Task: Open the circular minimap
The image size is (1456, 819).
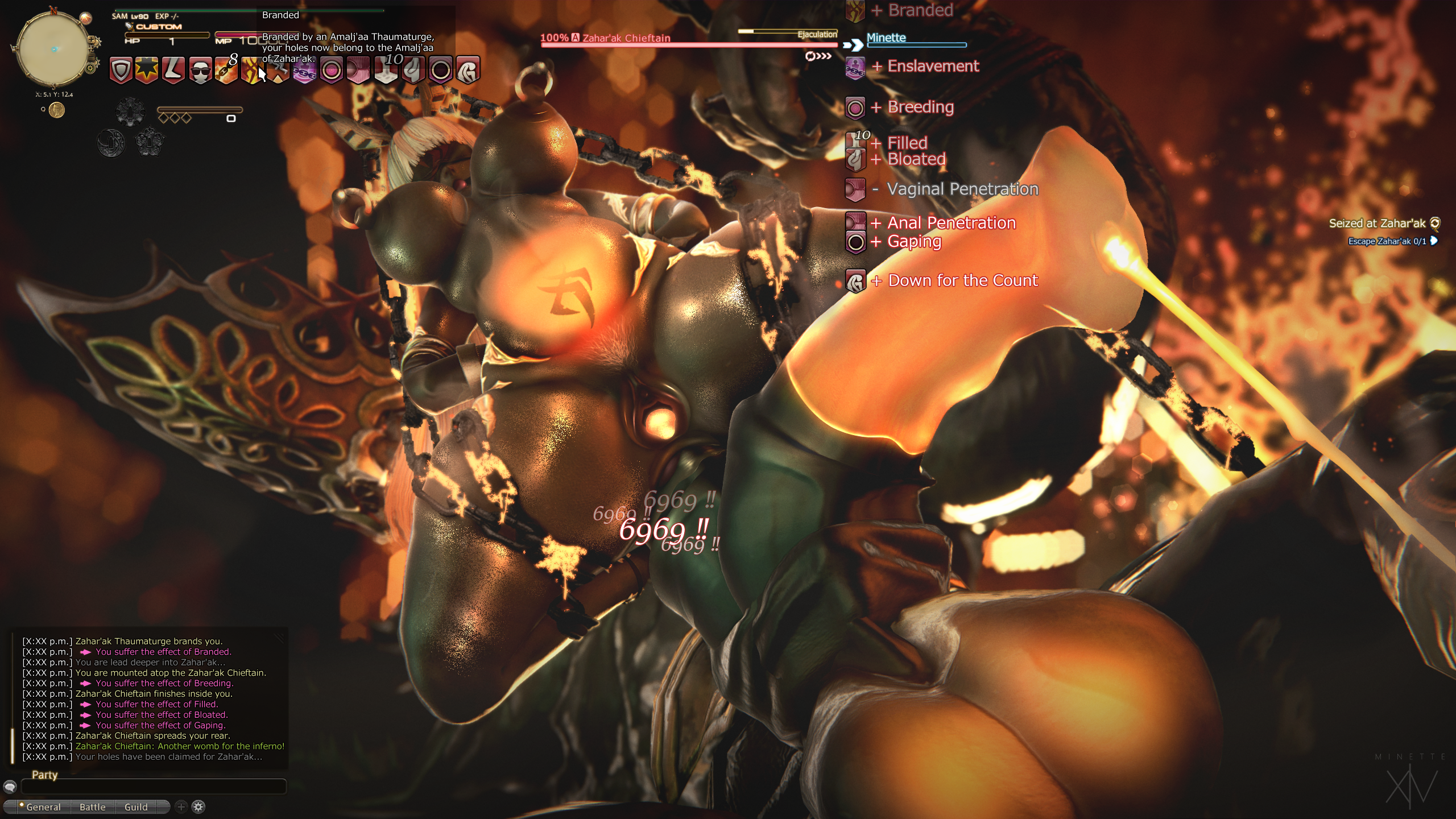Action: tap(53, 50)
